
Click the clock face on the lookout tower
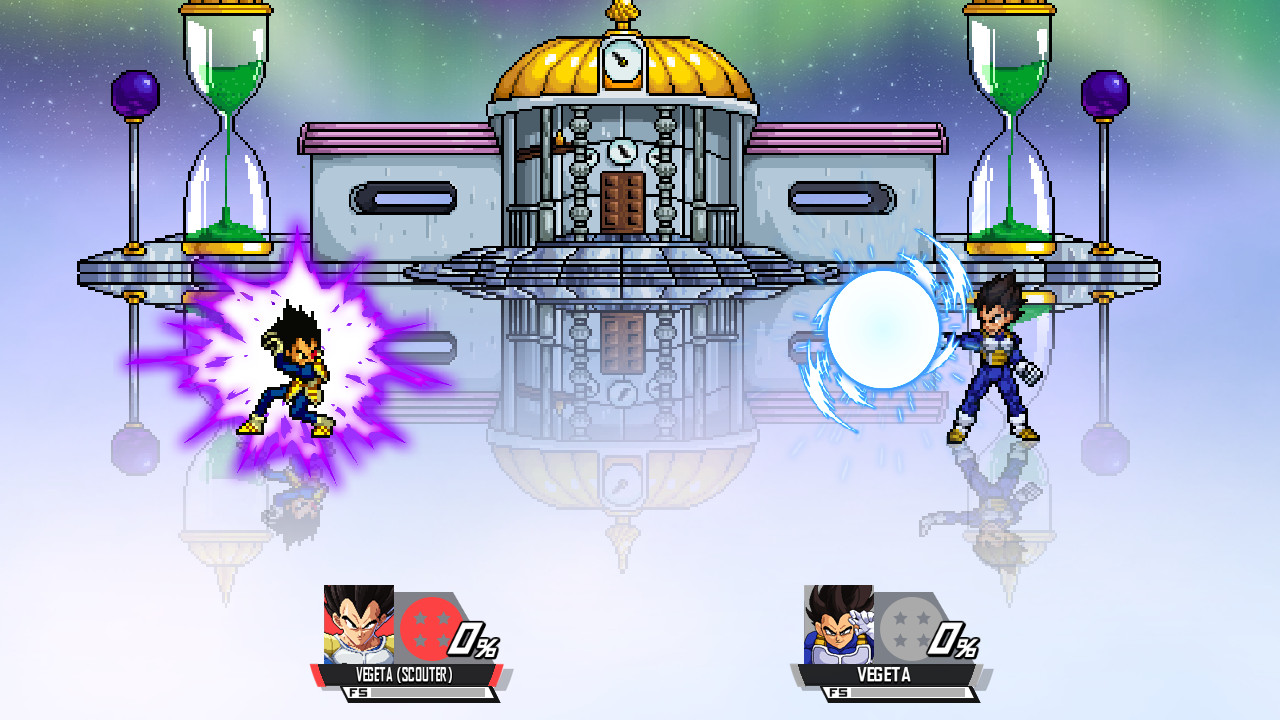coord(623,56)
